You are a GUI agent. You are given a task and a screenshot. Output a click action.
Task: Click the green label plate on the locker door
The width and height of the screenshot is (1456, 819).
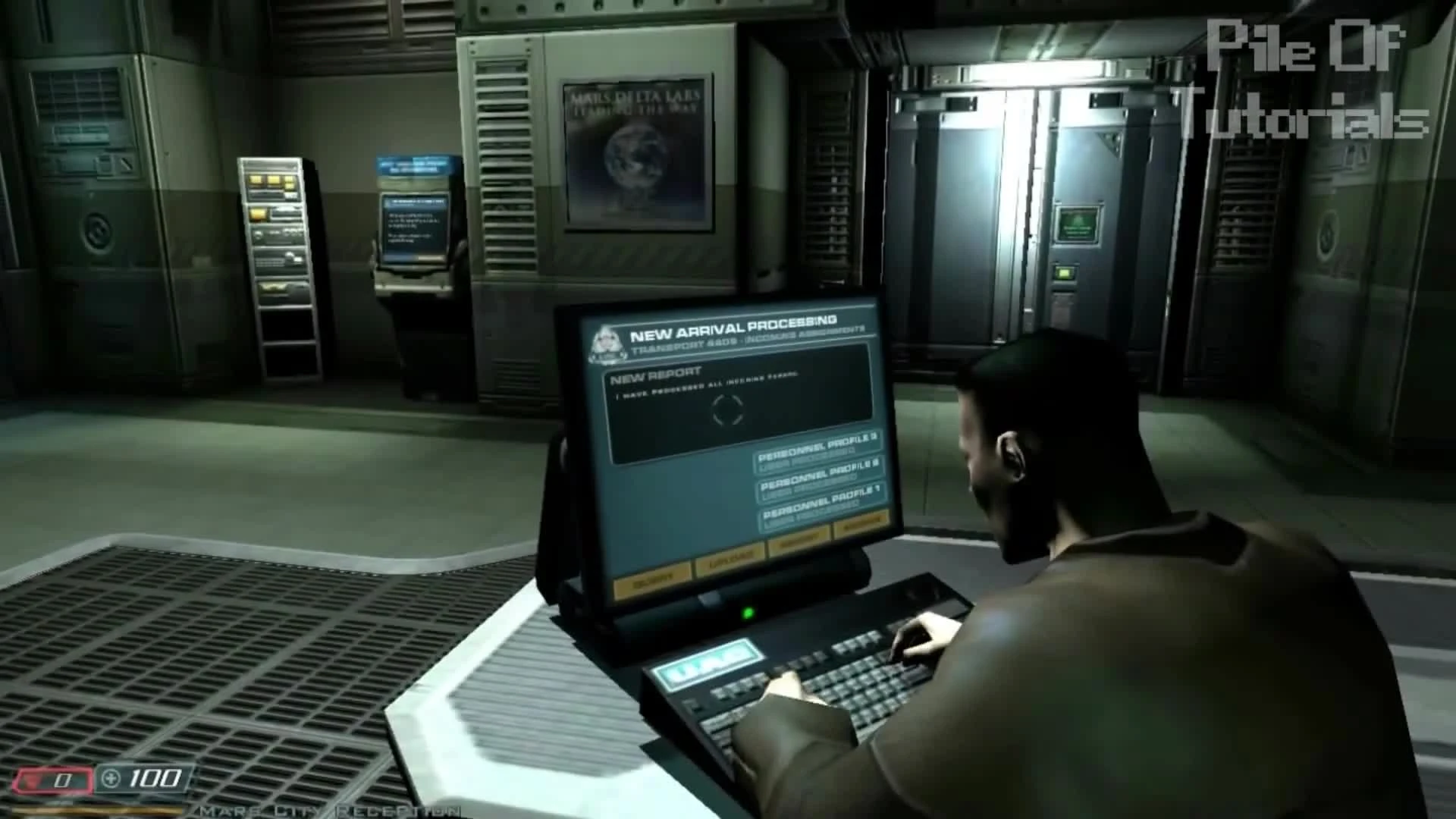tap(1078, 222)
